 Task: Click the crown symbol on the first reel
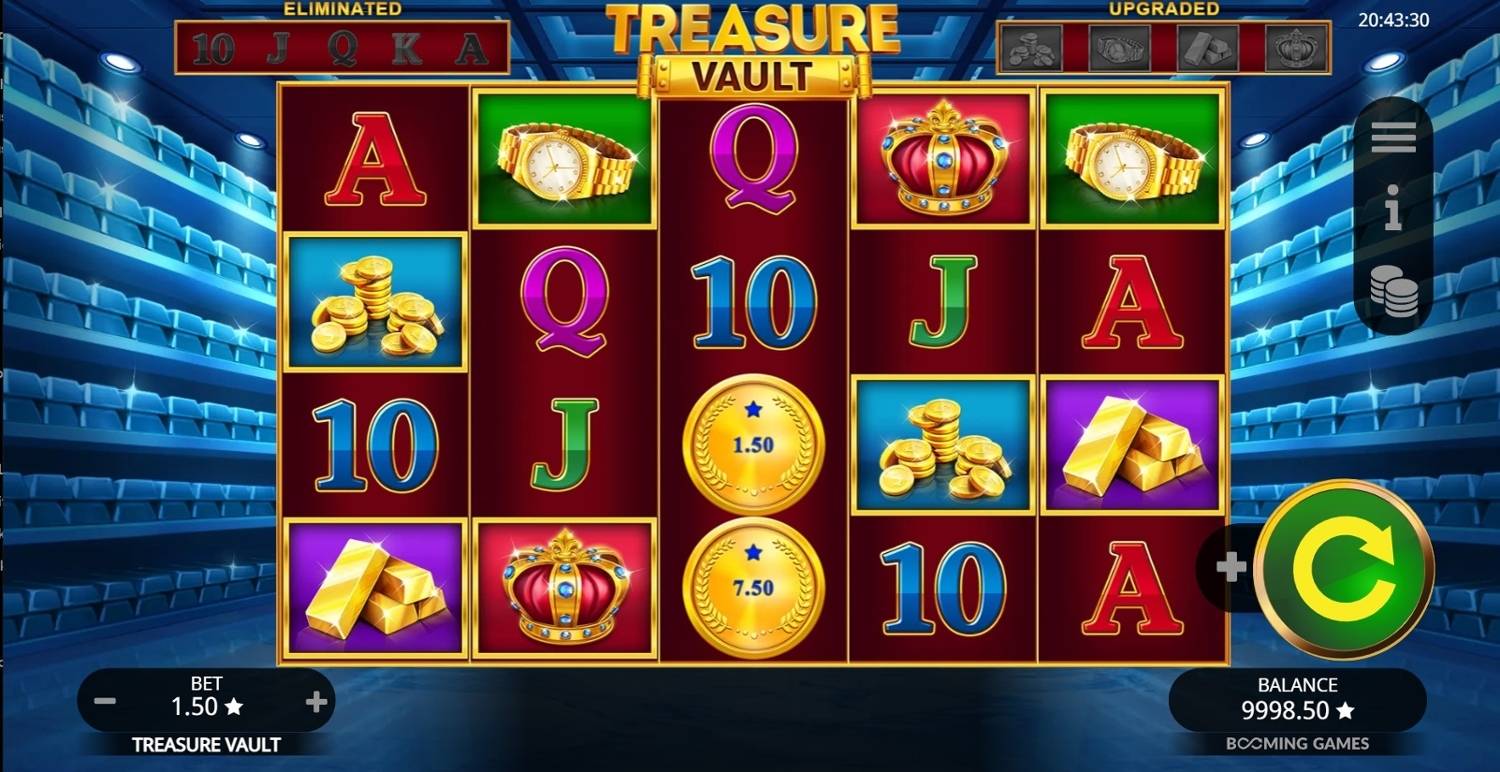(x=565, y=588)
